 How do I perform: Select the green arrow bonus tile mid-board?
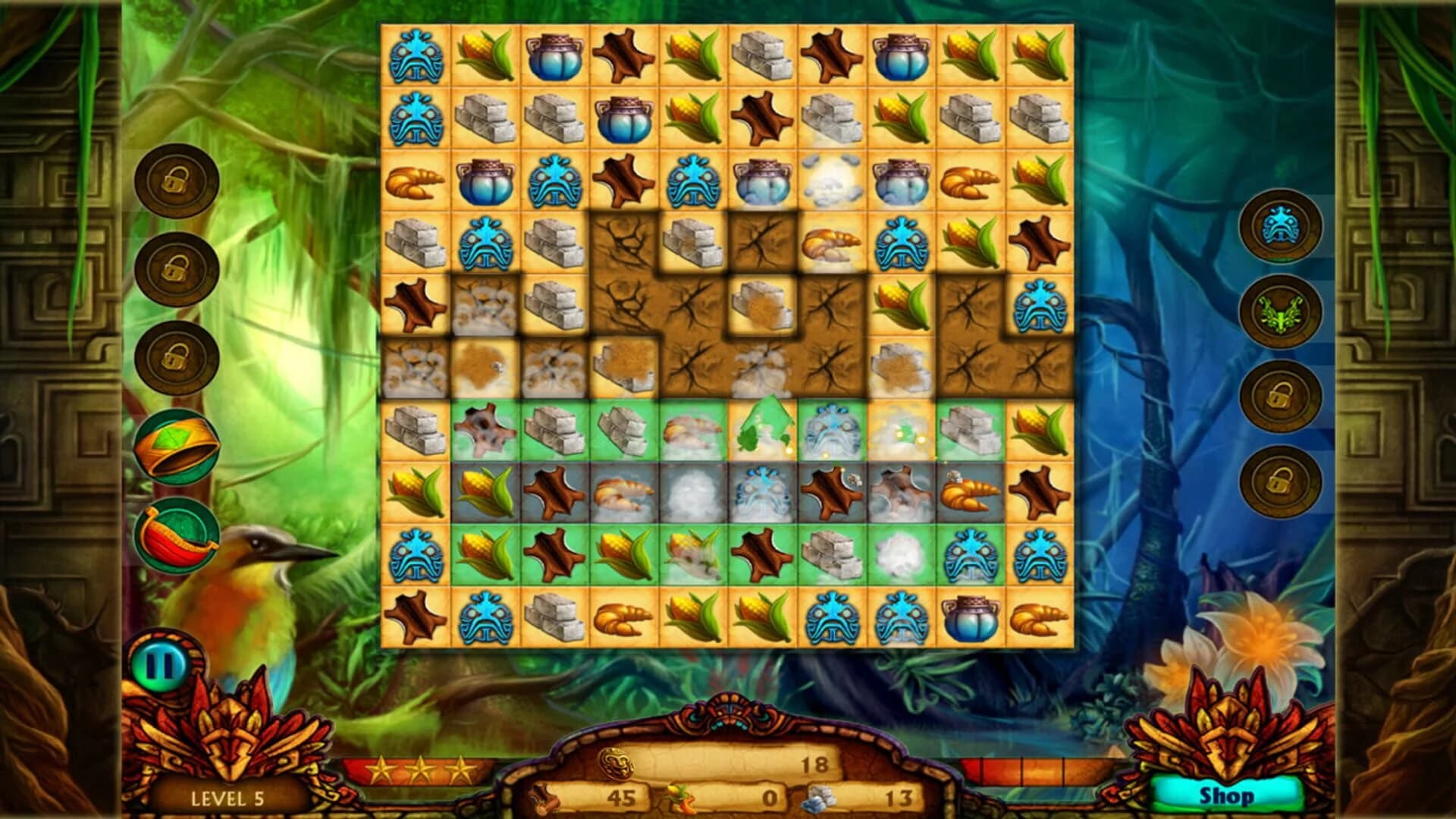point(761,428)
